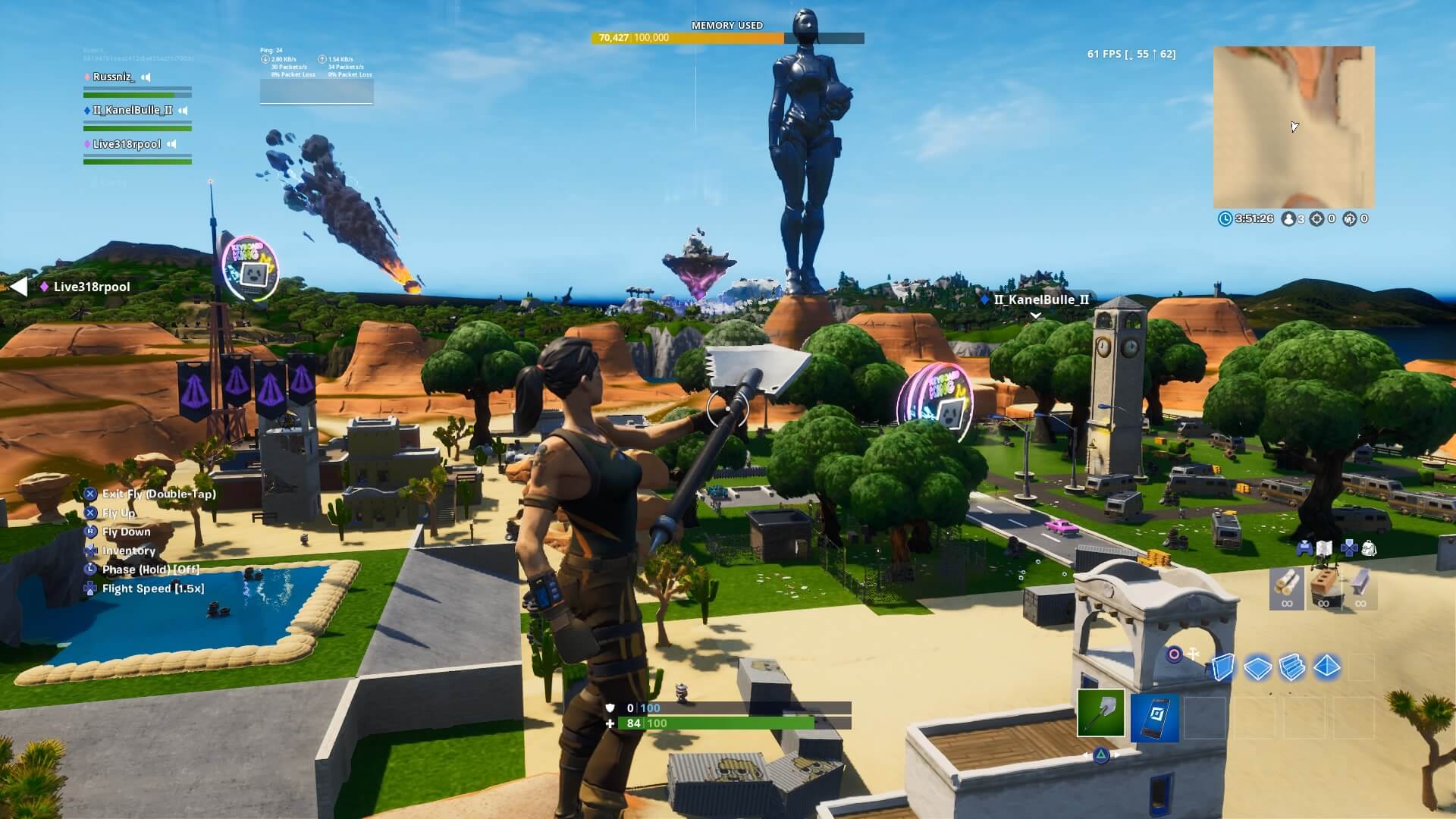Choose the stairs building piece
Image resolution: width=1456 pixels, height=819 pixels.
[x=1292, y=667]
